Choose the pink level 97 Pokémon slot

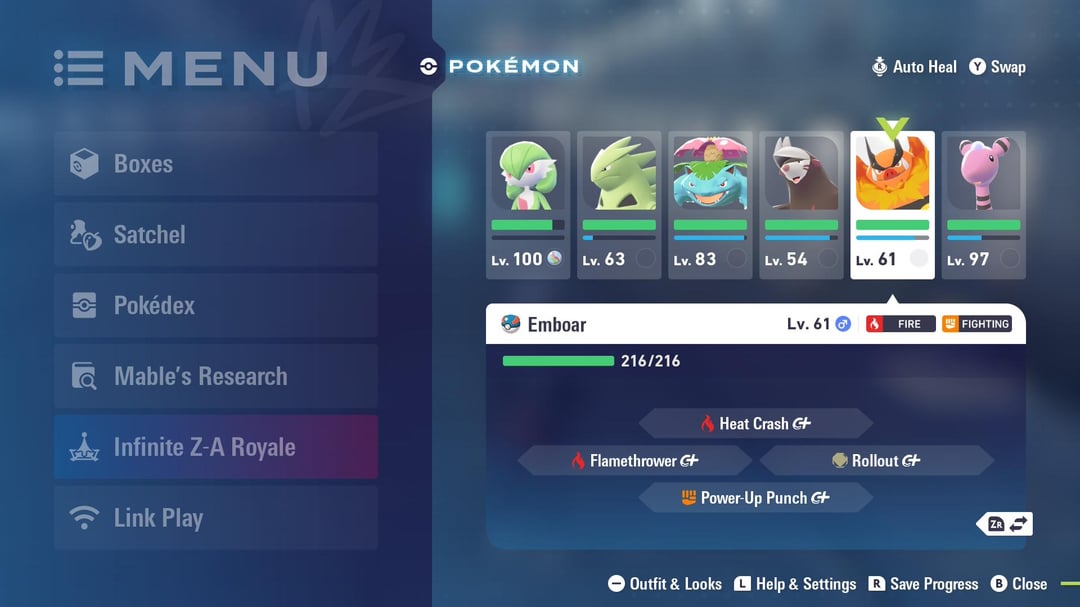983,204
